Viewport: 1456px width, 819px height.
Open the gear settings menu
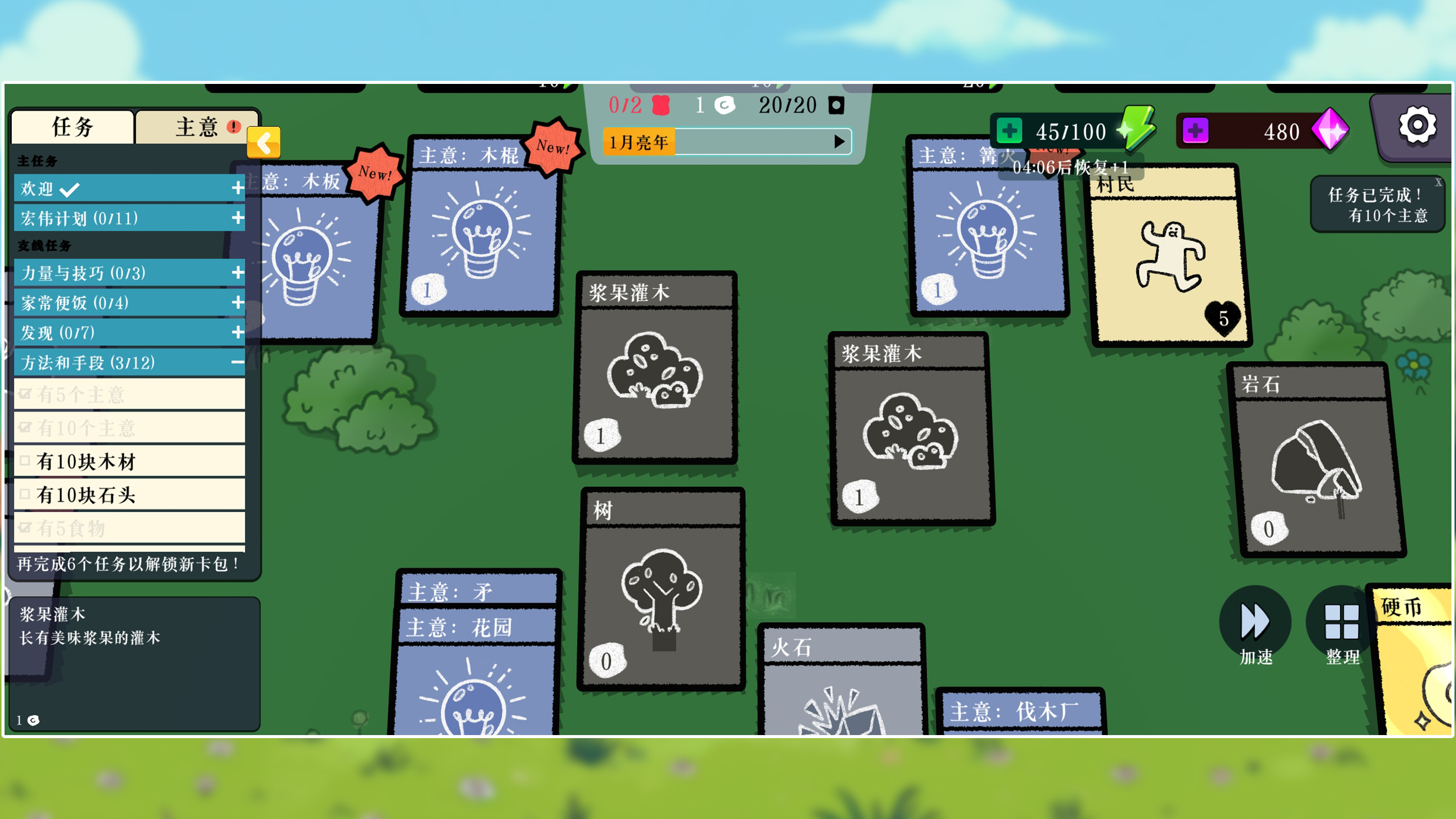coord(1417,125)
